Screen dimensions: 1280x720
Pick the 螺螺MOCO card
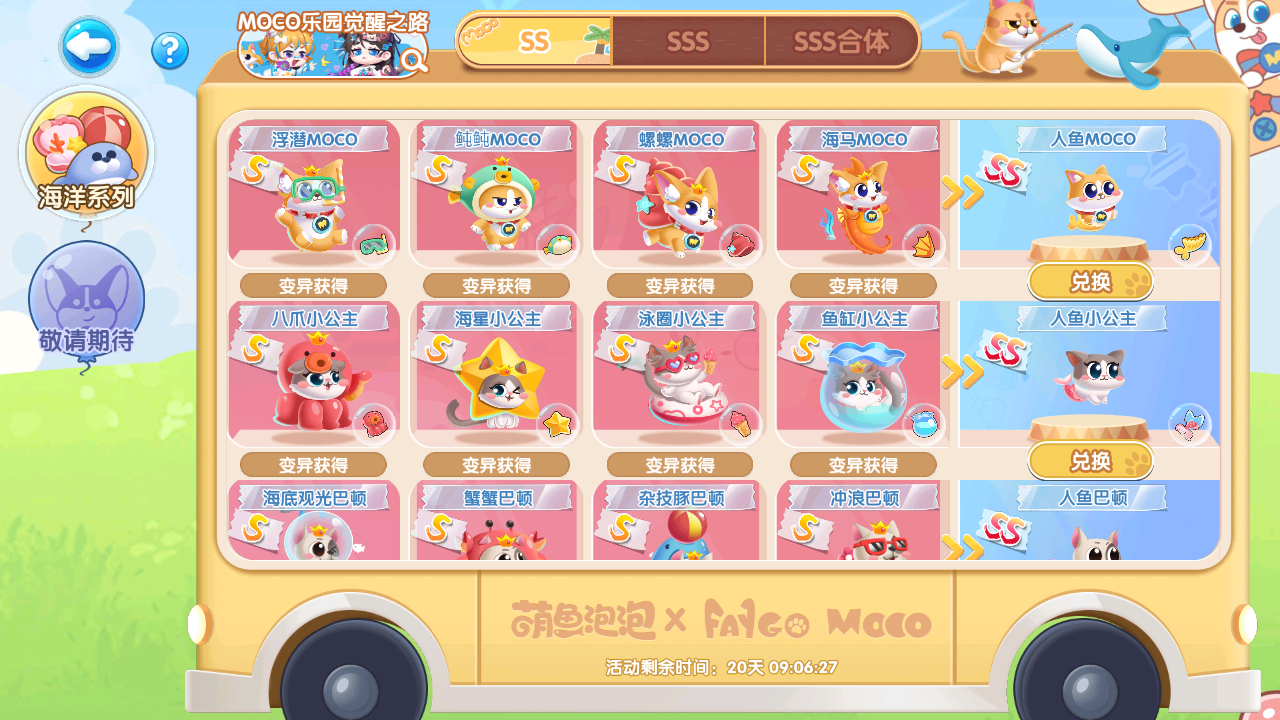pos(680,195)
